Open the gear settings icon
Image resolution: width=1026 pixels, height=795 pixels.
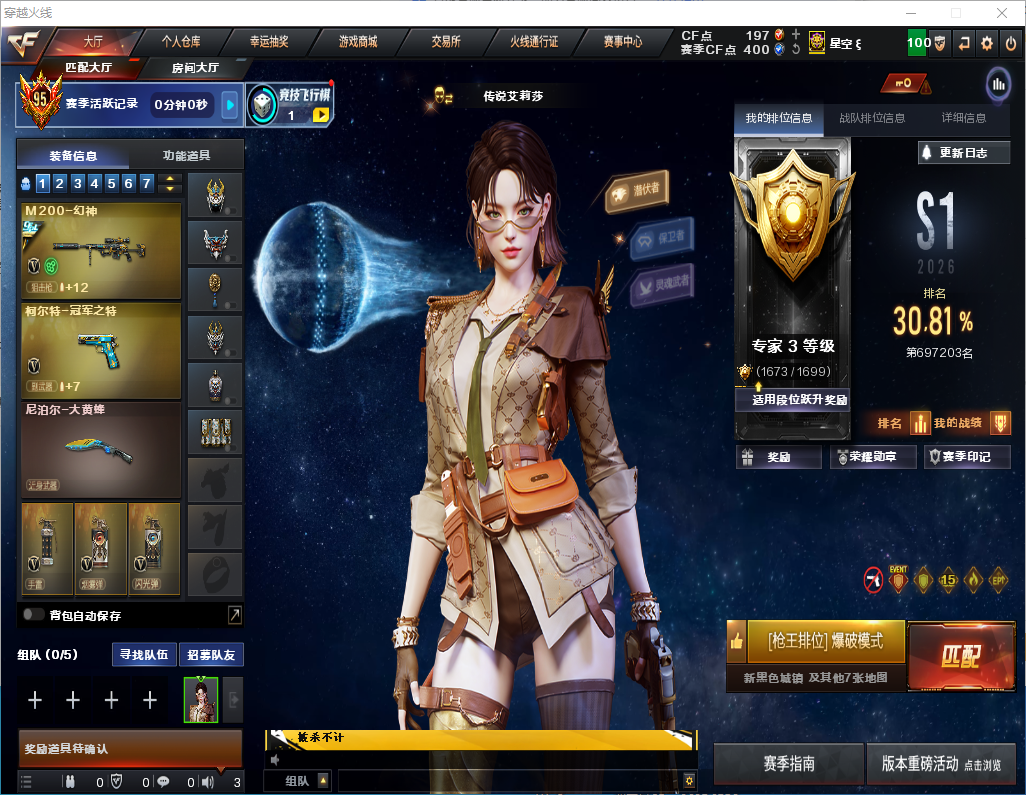click(x=987, y=43)
